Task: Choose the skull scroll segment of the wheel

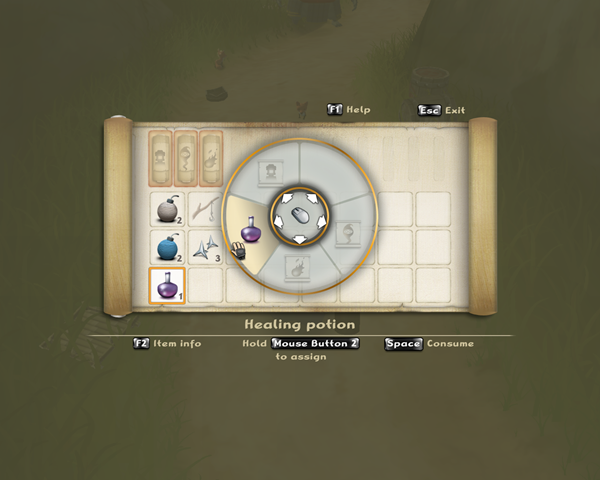Action: point(270,169)
